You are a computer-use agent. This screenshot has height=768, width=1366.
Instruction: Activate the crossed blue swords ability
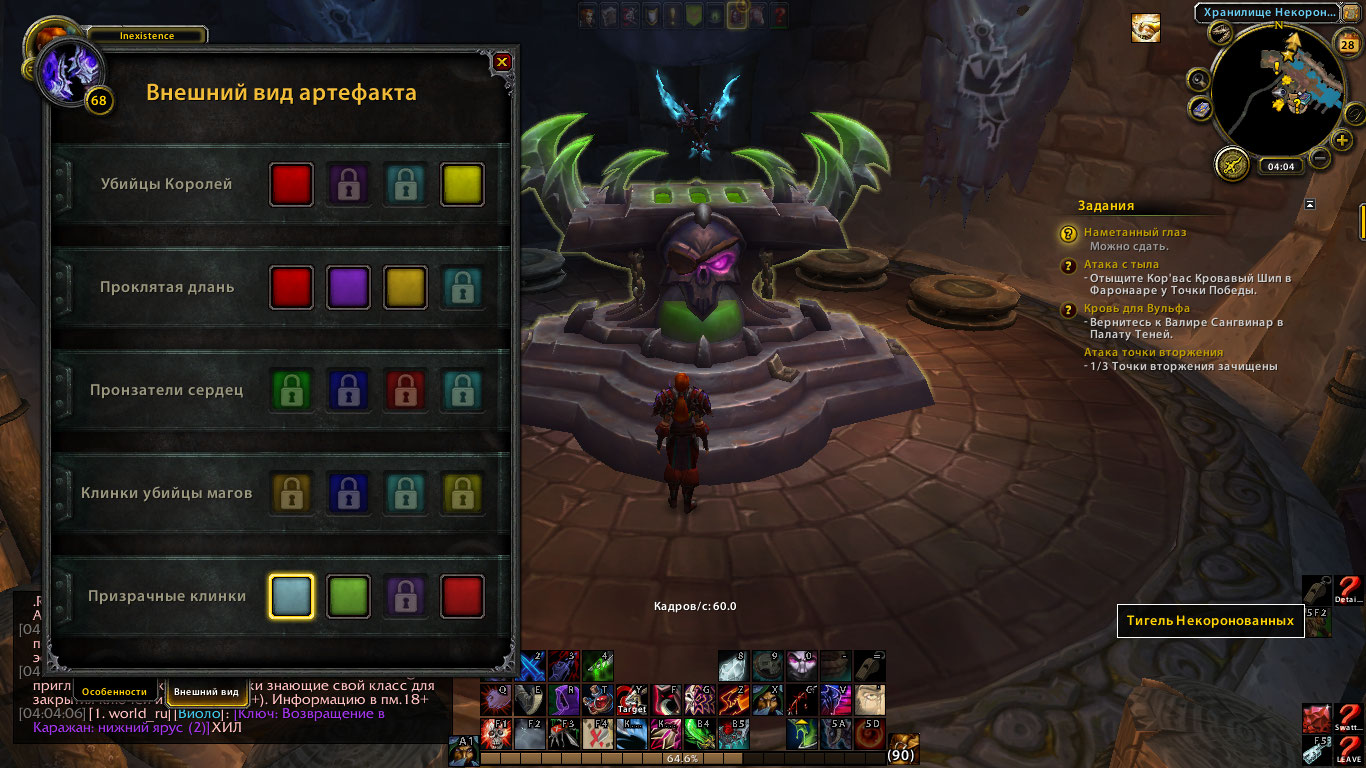528,667
